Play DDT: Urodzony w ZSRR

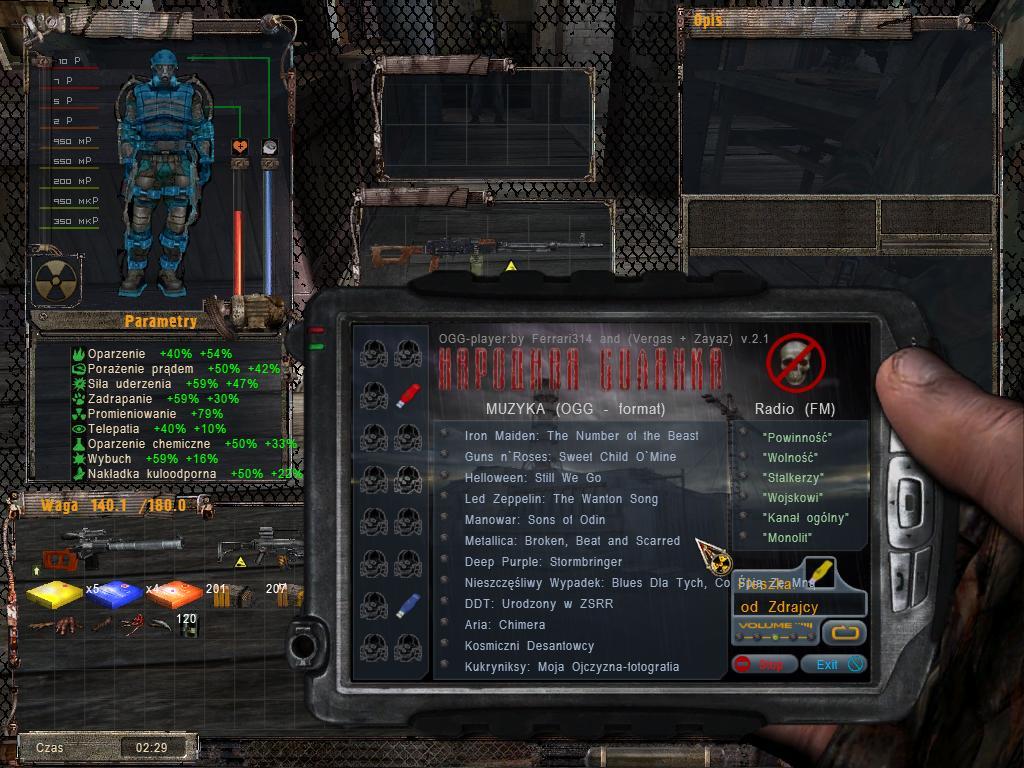pyautogui.click(x=539, y=604)
